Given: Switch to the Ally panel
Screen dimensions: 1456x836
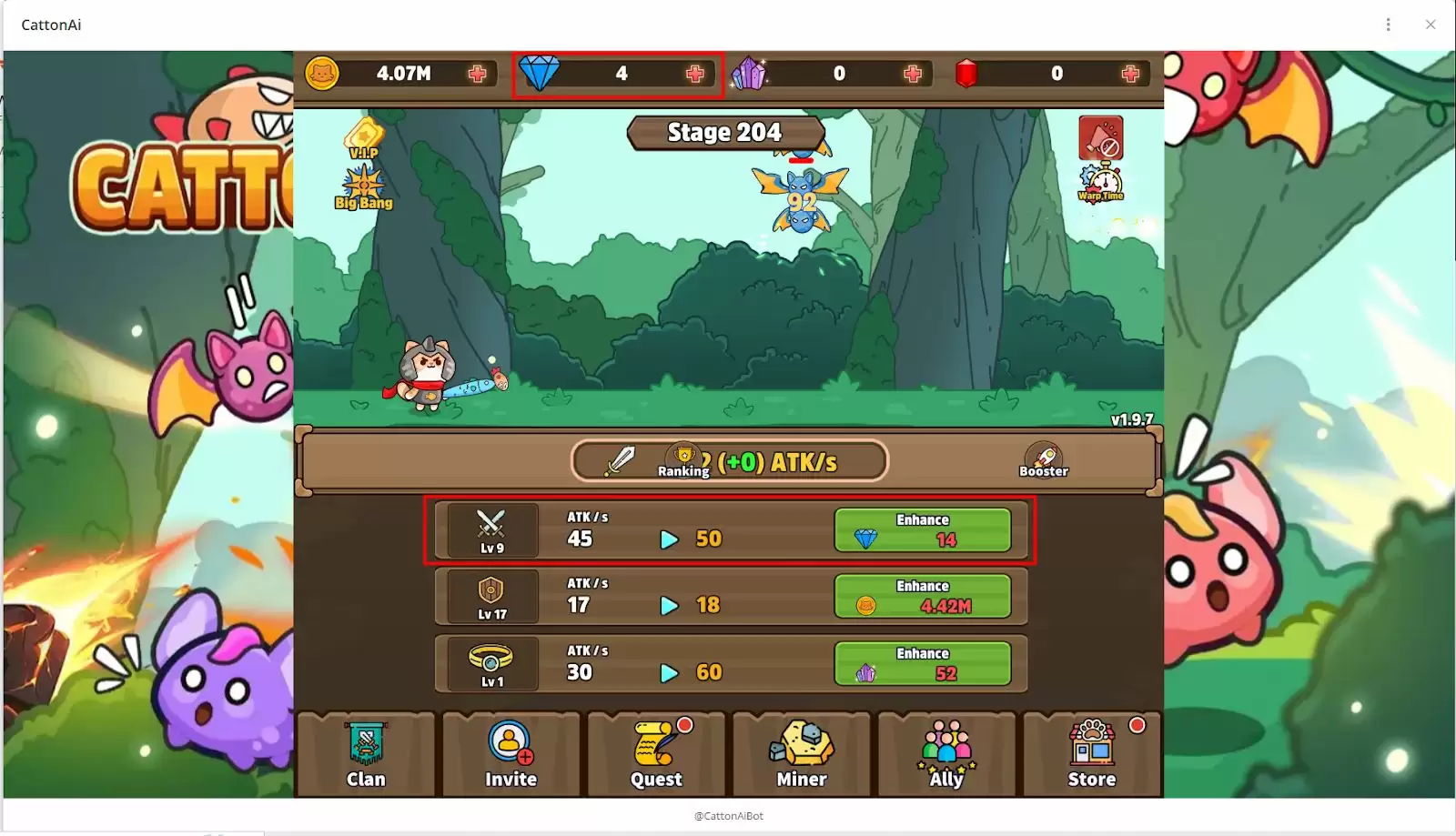Looking at the screenshot, I should (x=947, y=755).
